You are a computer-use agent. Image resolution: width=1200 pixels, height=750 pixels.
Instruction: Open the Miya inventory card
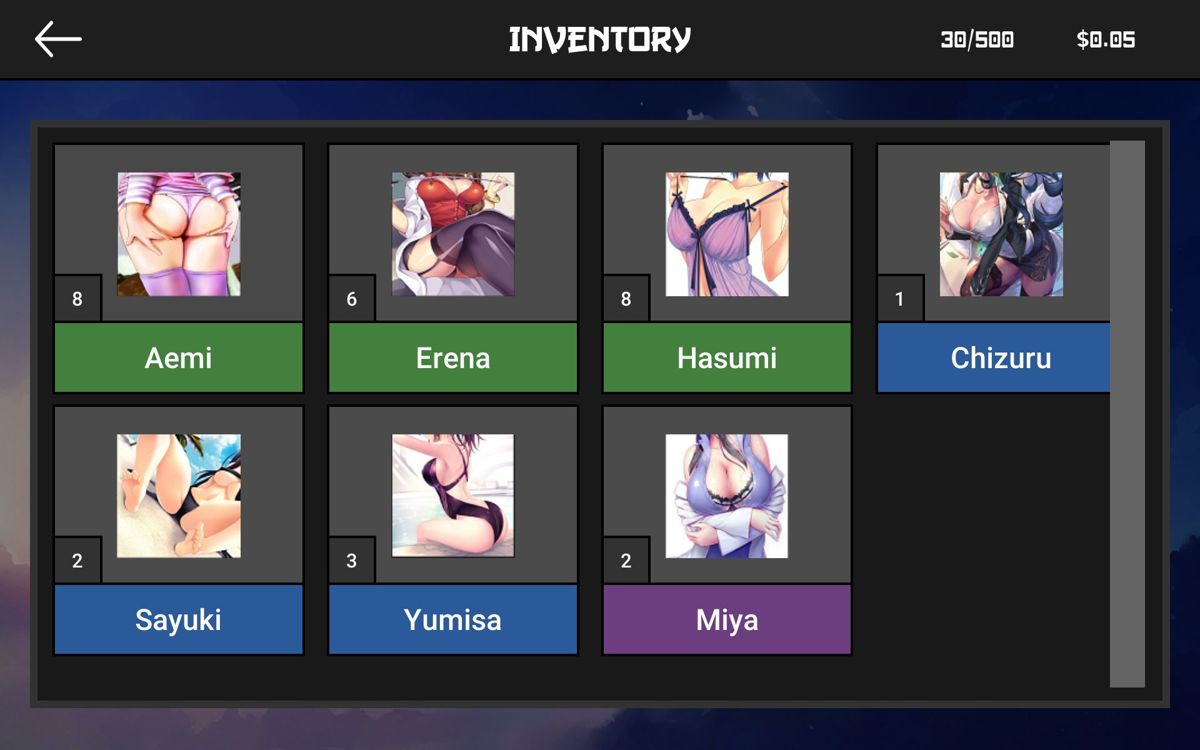coord(727,530)
